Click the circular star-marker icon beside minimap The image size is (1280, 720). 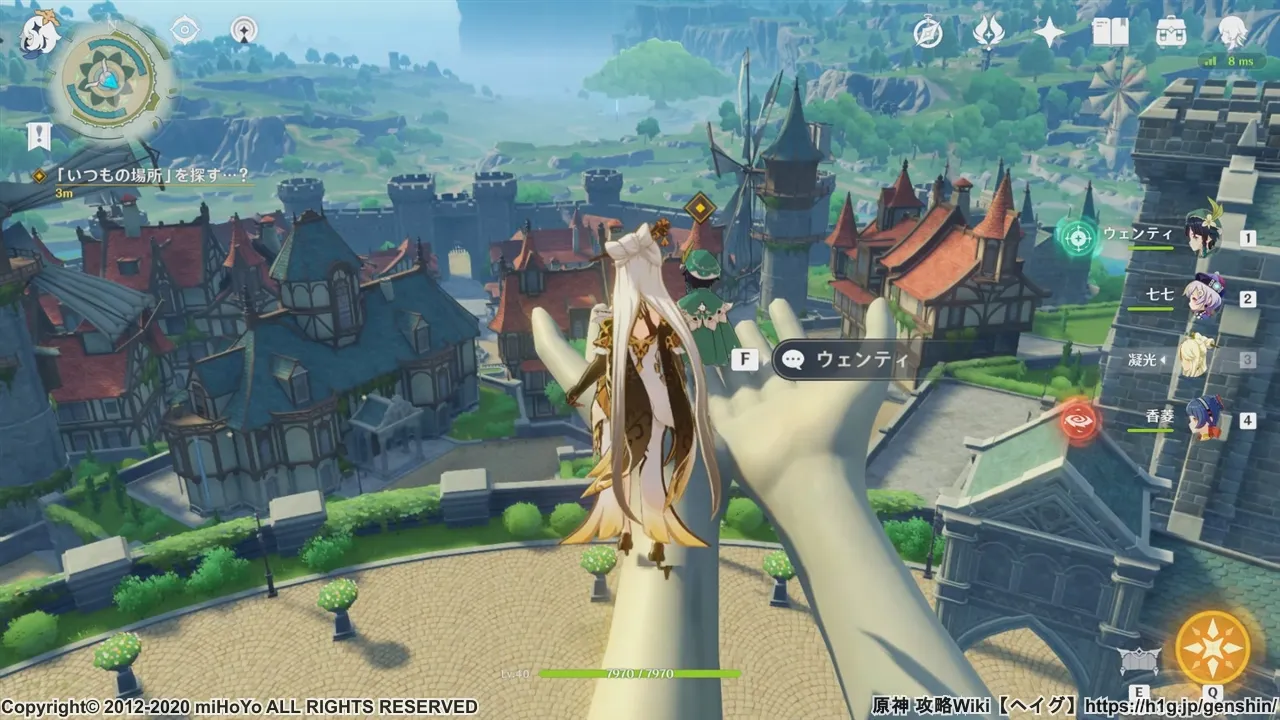pos(243,30)
